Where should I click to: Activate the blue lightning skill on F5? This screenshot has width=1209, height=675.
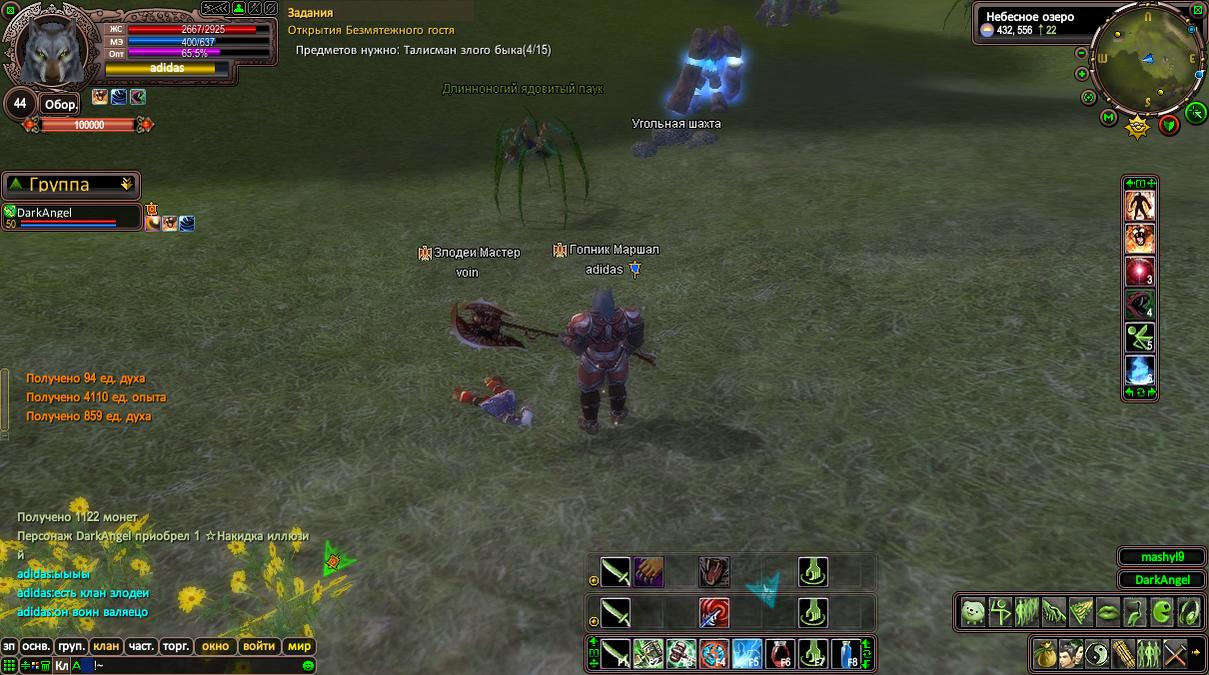click(747, 653)
